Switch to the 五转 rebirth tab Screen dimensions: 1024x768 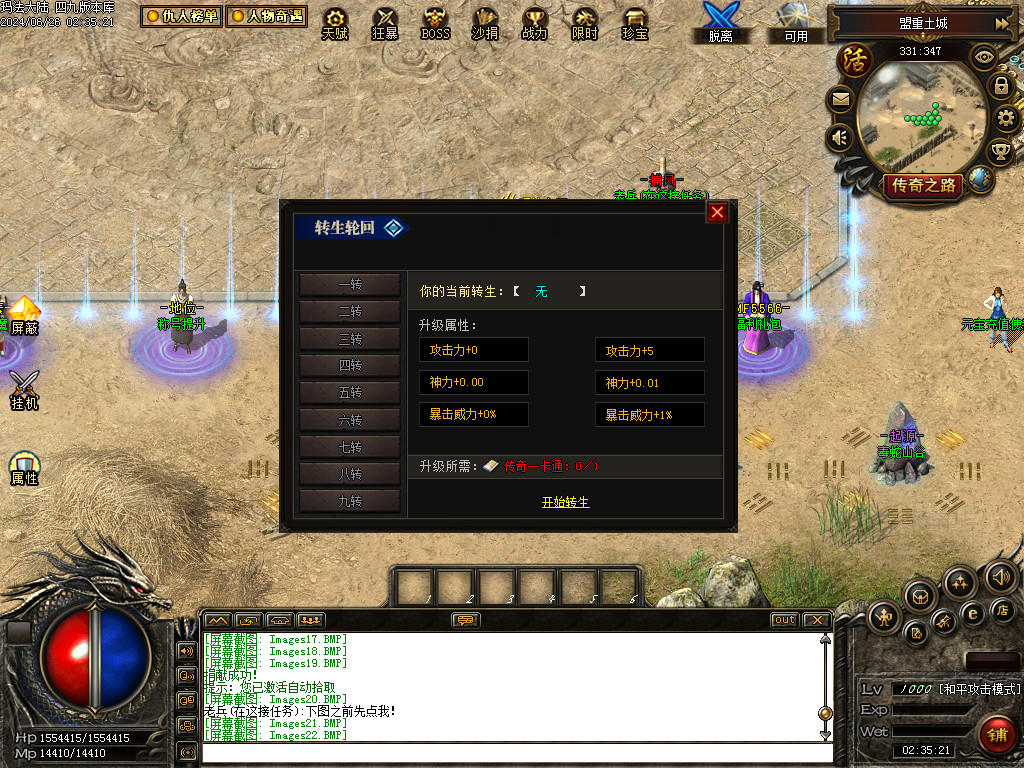point(350,393)
